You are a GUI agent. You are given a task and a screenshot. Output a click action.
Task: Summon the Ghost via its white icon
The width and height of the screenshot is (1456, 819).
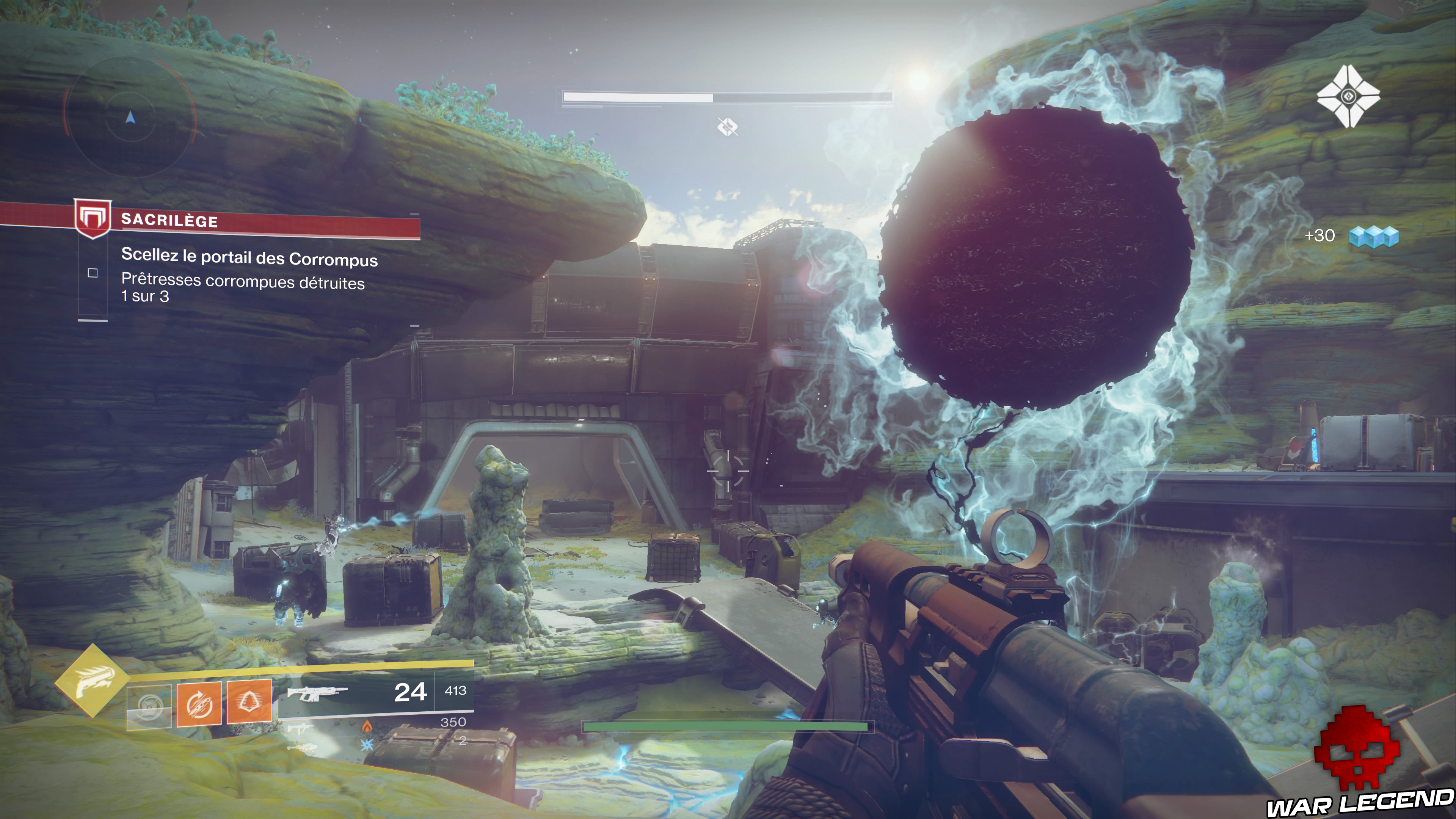[x=1348, y=96]
